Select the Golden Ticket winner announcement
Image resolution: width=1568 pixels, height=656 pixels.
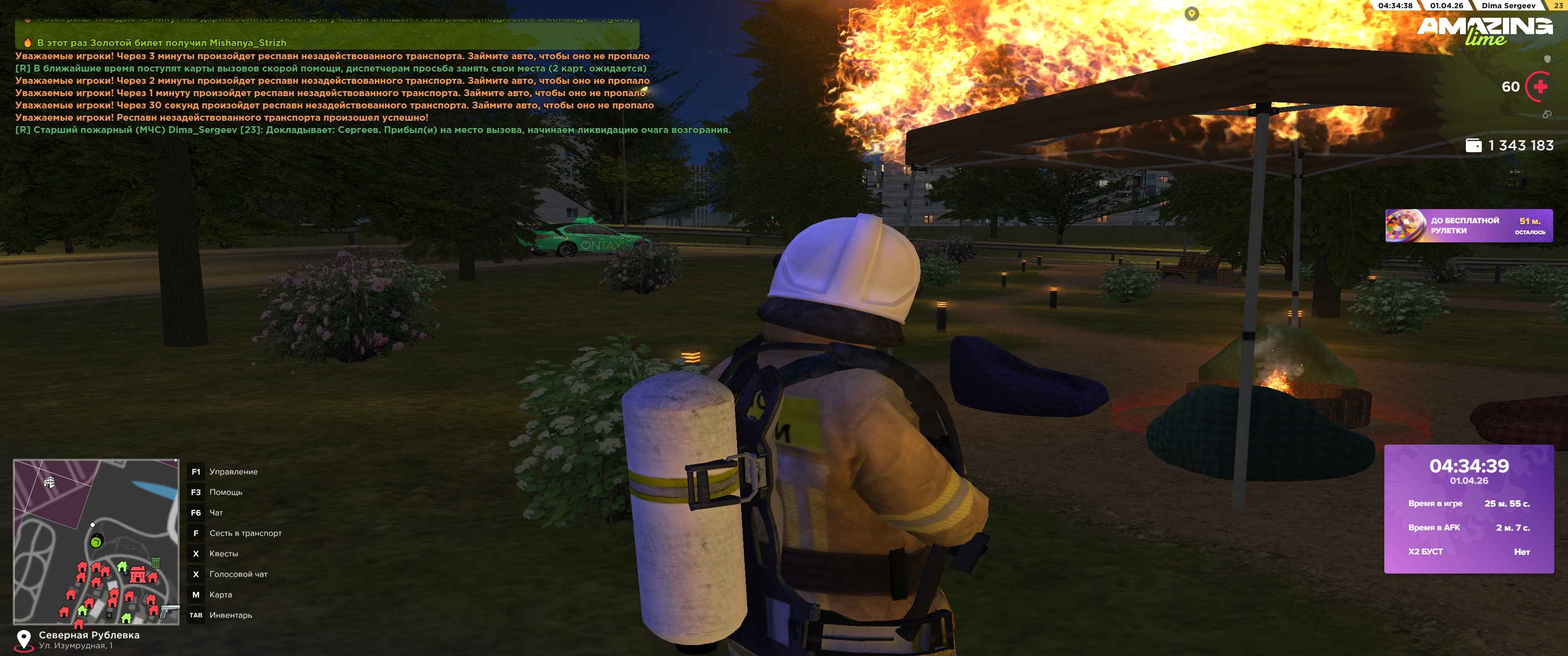point(161,43)
